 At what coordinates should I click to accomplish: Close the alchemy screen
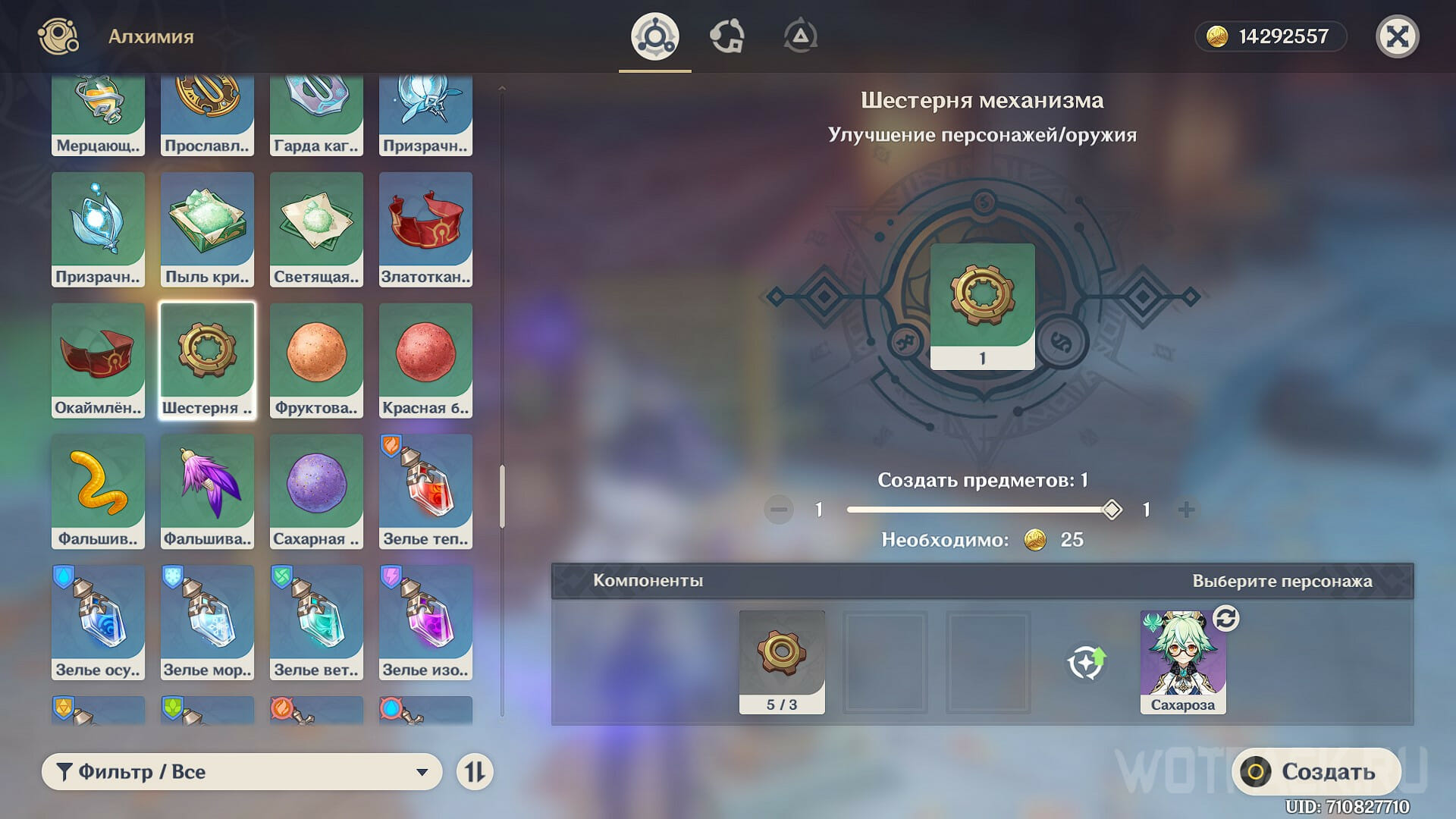pyautogui.click(x=1397, y=36)
